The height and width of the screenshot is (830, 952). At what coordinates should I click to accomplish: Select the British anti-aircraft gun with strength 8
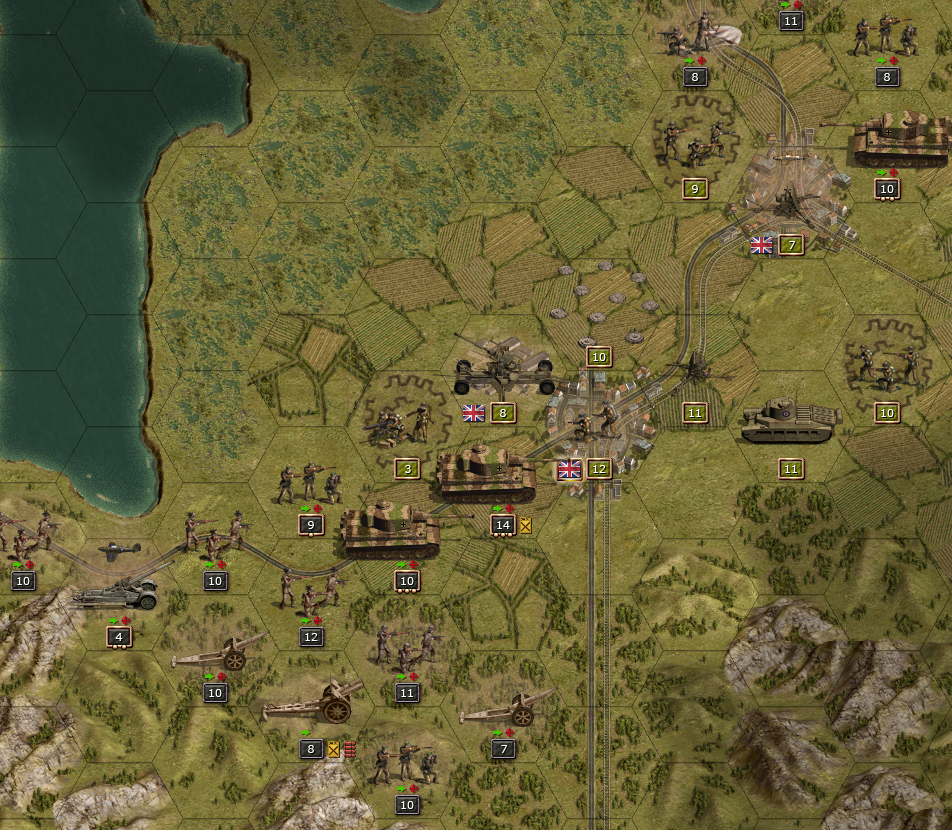(503, 368)
